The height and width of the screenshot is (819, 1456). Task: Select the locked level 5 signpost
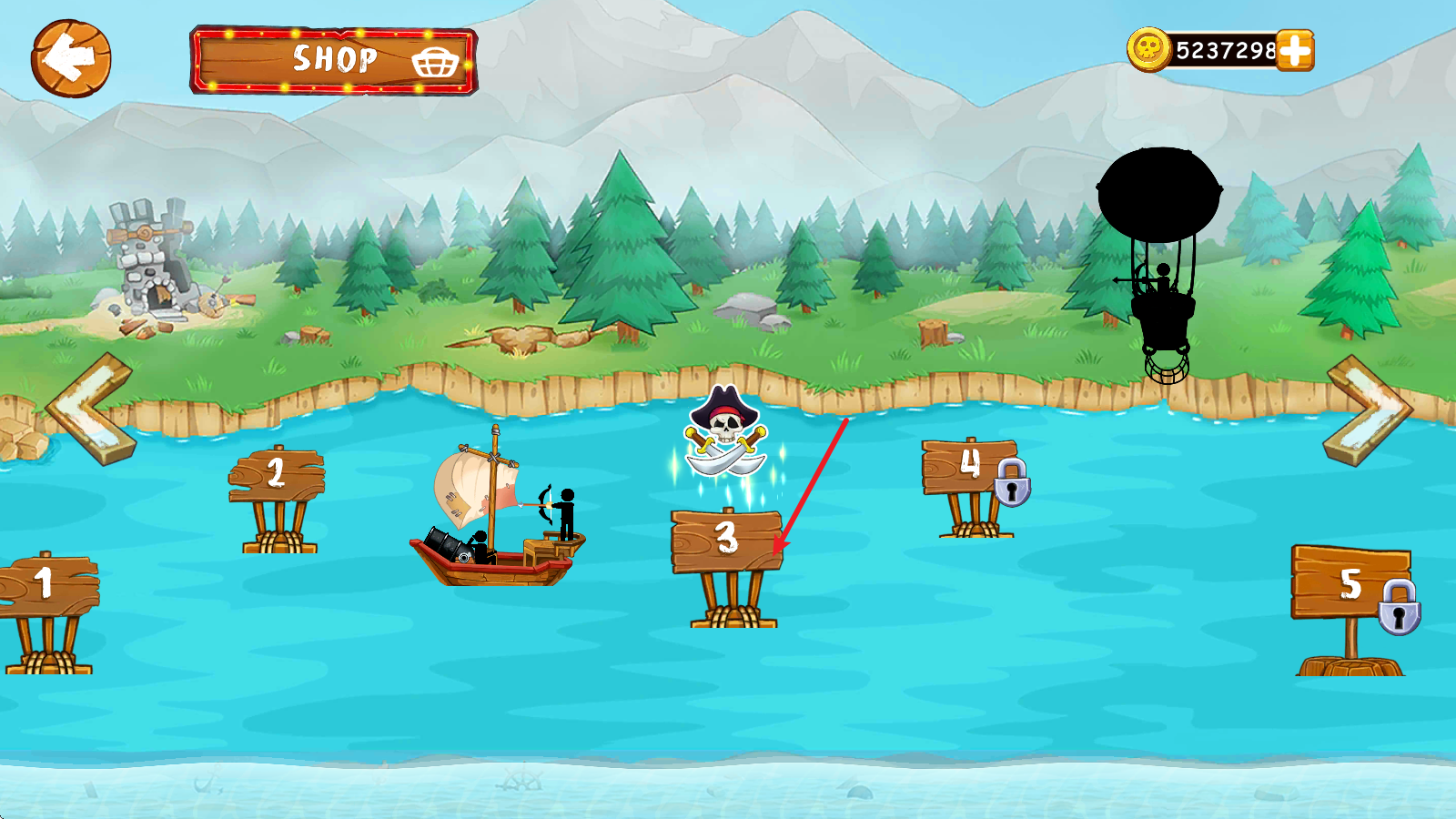[1350, 583]
